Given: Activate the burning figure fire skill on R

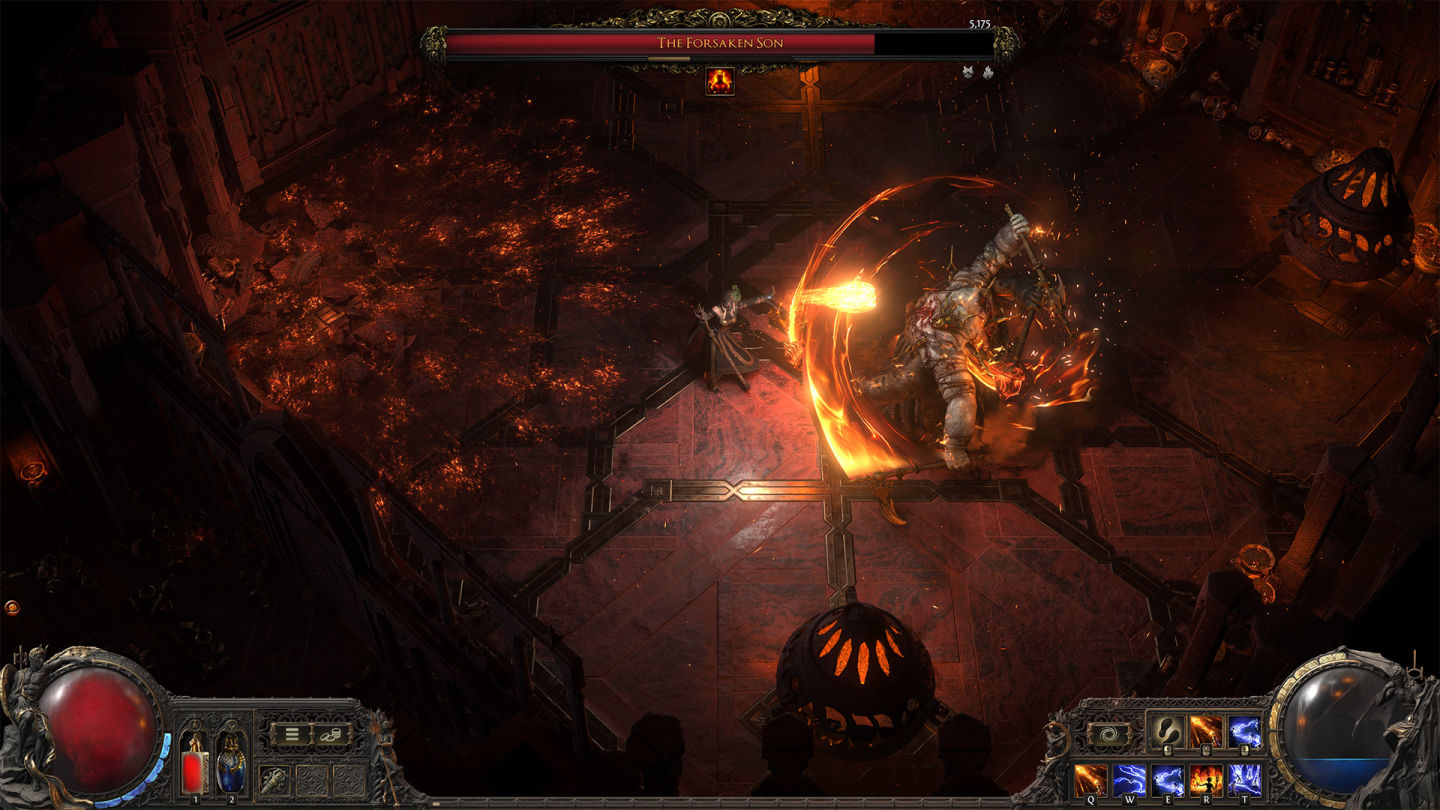Looking at the screenshot, I should pyautogui.click(x=1206, y=780).
